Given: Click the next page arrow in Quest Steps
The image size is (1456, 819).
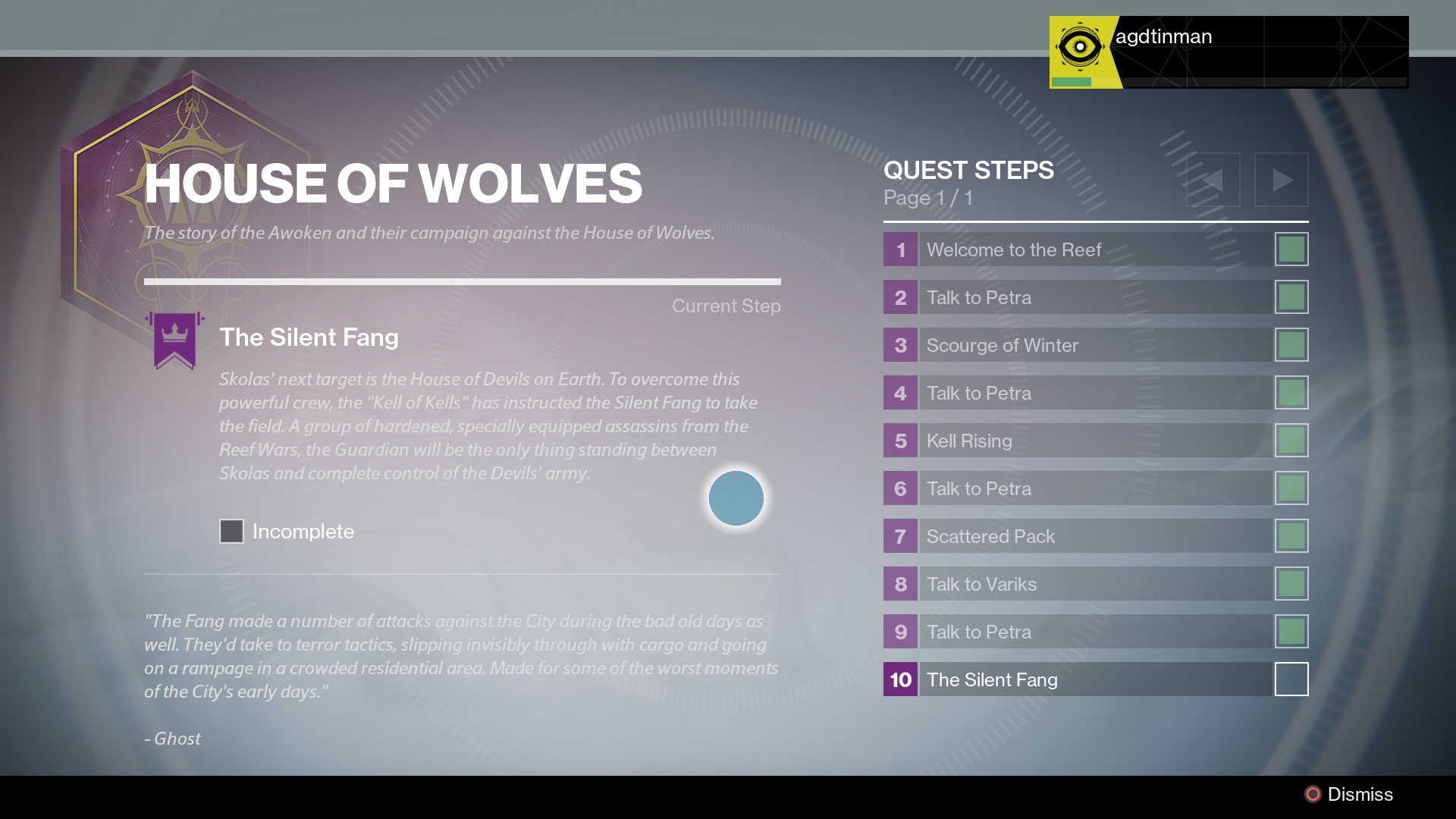Looking at the screenshot, I should 1282,180.
